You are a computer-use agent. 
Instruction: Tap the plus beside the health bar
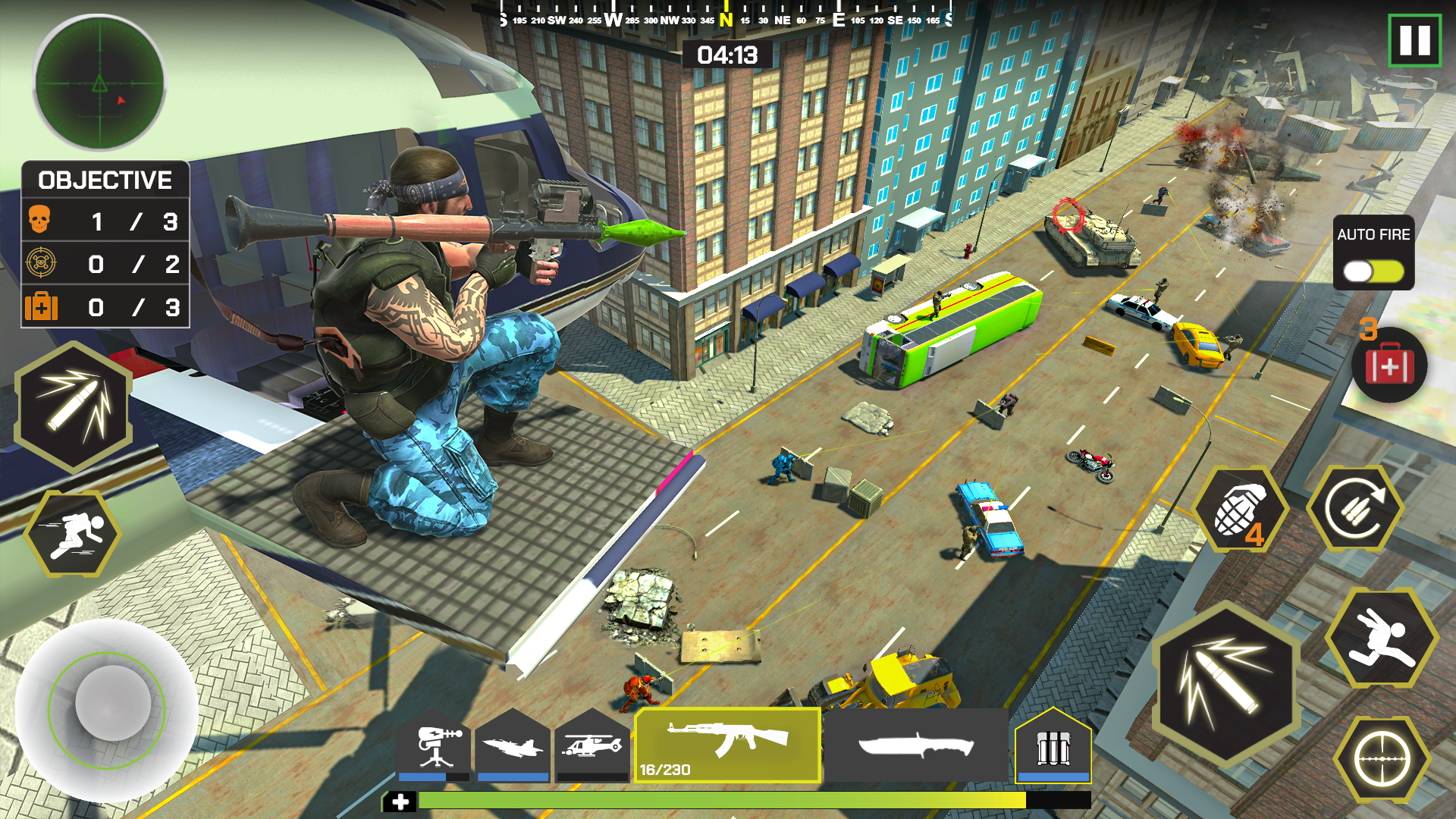point(401,799)
